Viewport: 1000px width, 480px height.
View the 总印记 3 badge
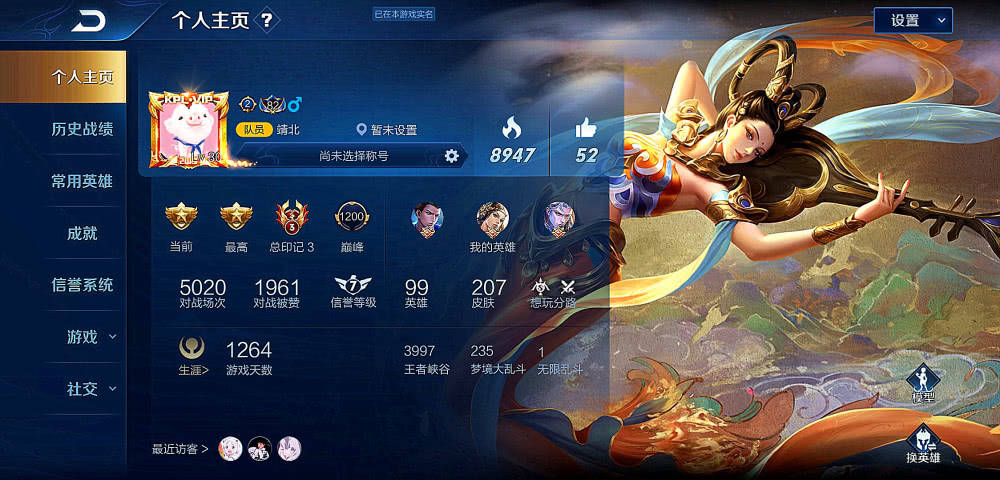[x=292, y=216]
